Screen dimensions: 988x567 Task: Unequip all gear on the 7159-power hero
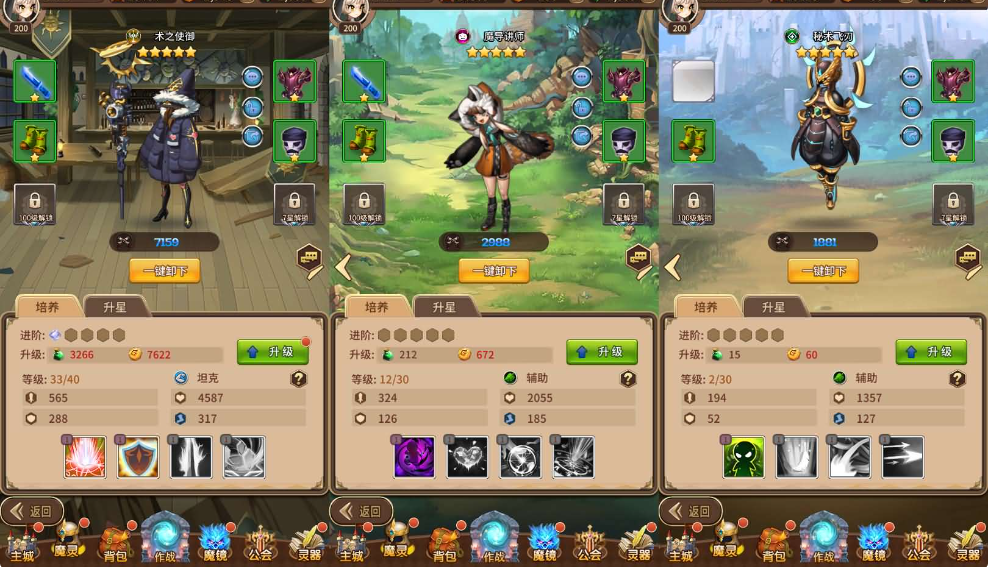pyautogui.click(x=165, y=271)
